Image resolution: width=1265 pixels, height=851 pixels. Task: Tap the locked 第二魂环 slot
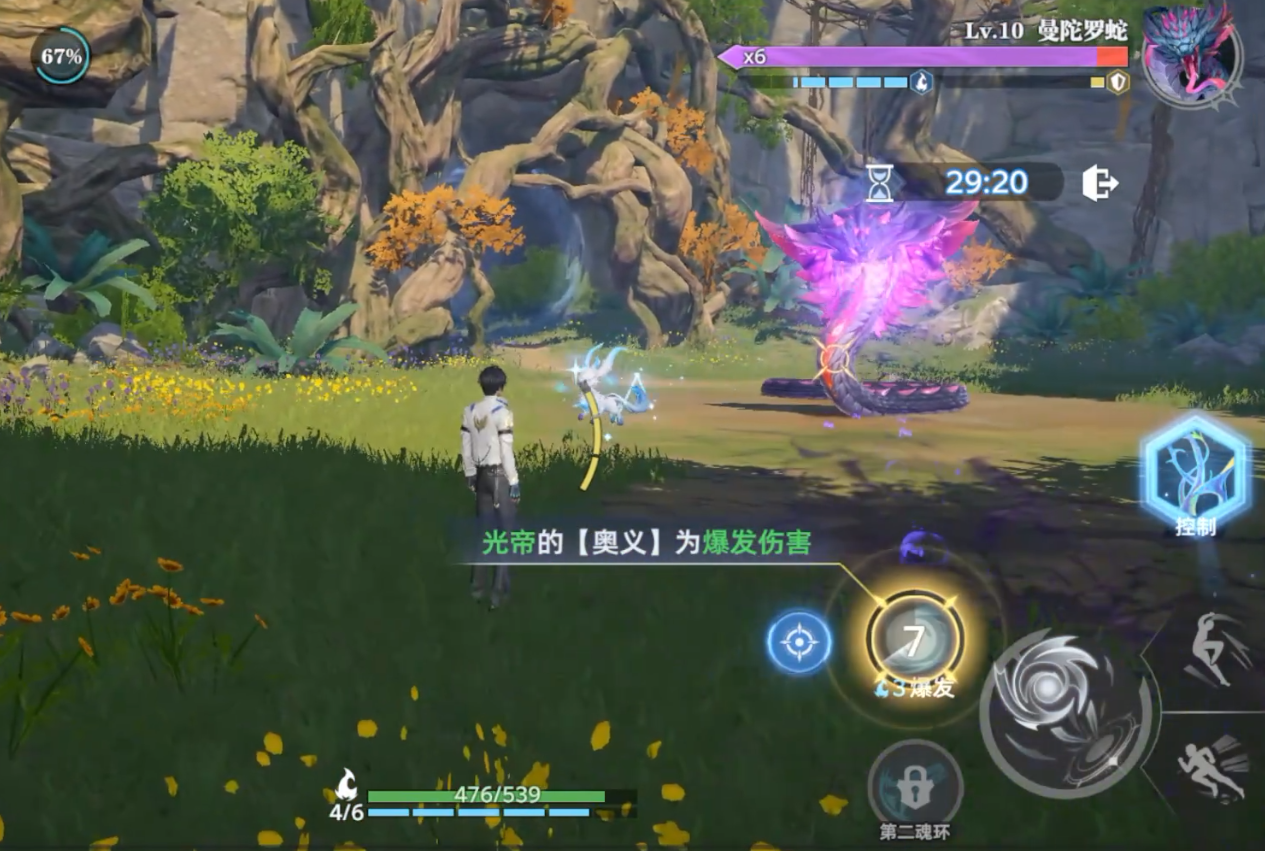pyautogui.click(x=915, y=786)
